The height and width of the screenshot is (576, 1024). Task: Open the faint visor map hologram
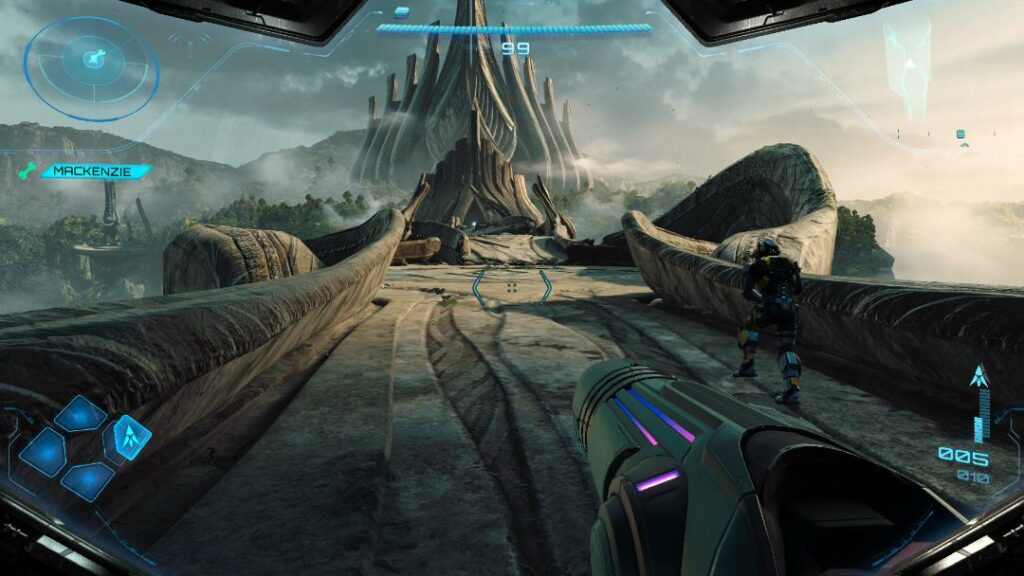coord(908,64)
